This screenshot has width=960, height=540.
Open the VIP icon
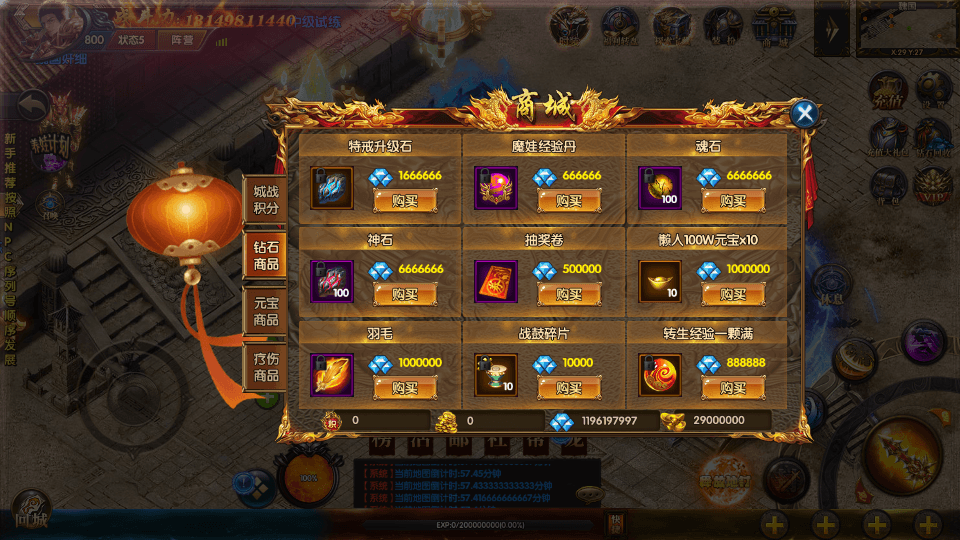click(x=934, y=183)
